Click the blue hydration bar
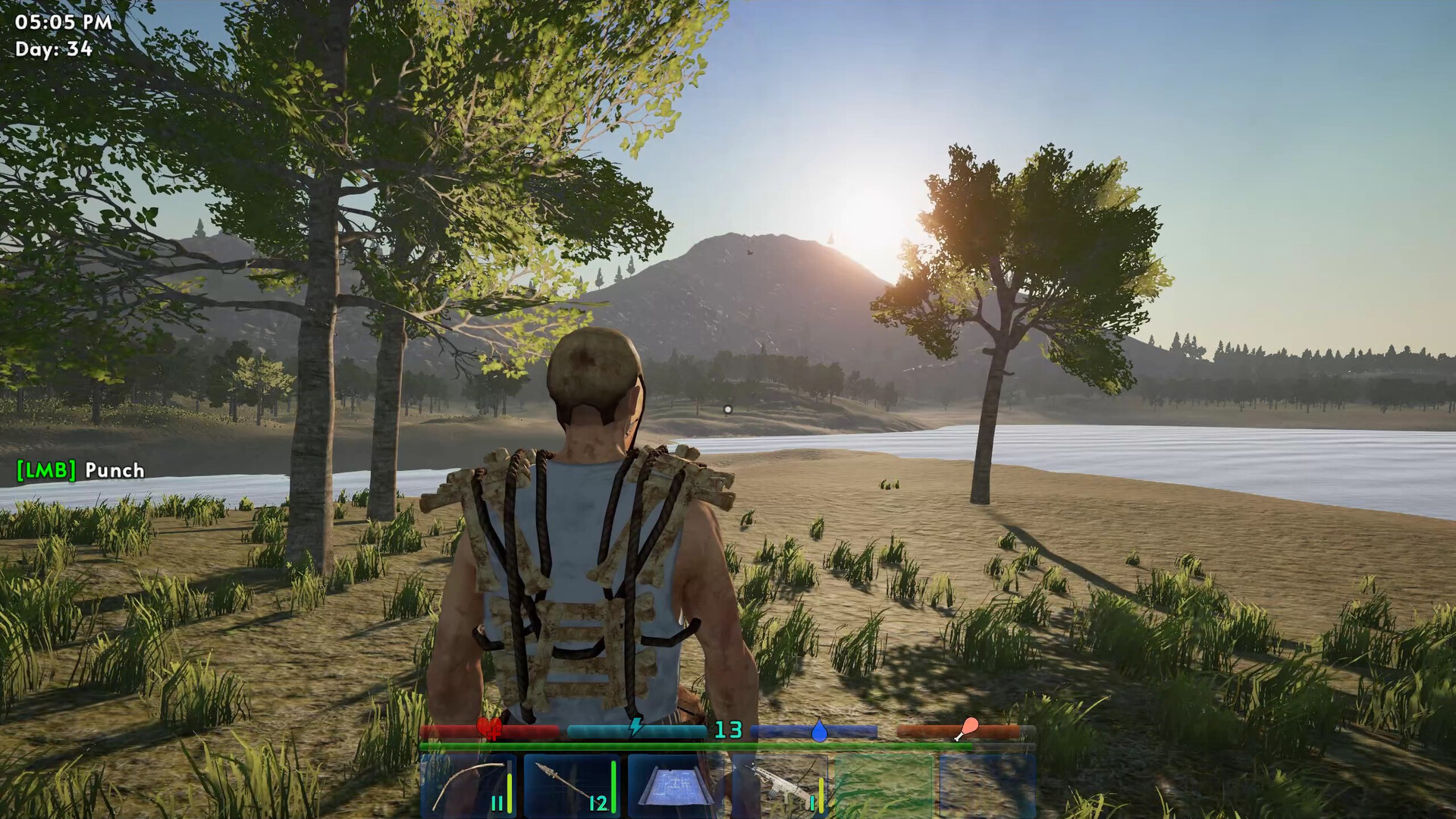 [773, 729]
